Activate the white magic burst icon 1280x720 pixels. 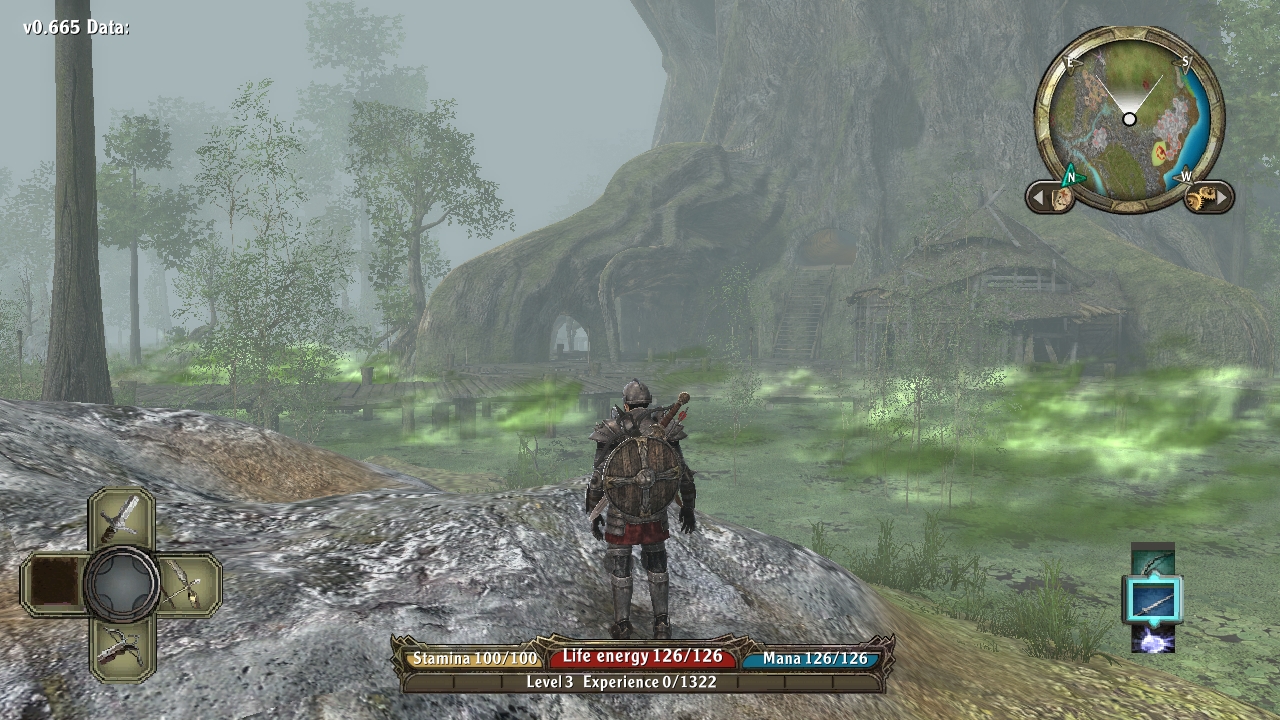(1152, 638)
